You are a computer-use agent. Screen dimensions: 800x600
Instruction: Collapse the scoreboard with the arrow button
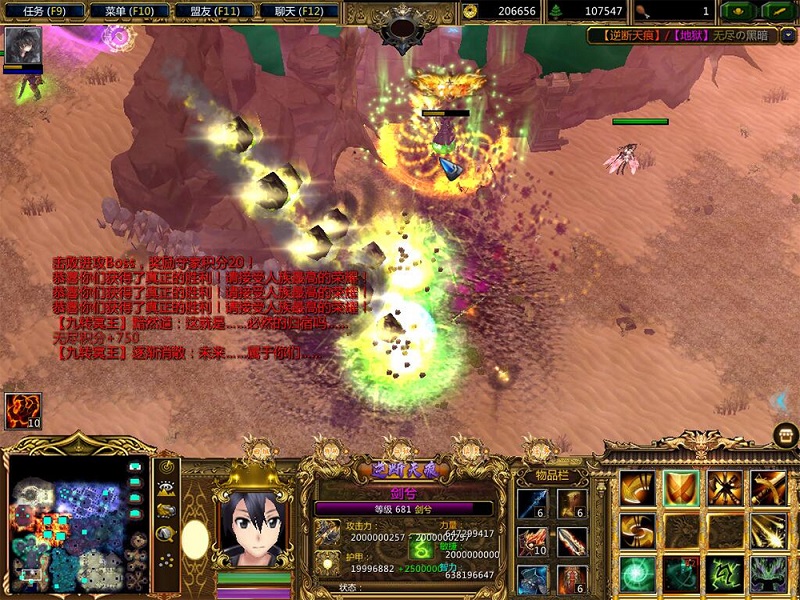pos(788,35)
